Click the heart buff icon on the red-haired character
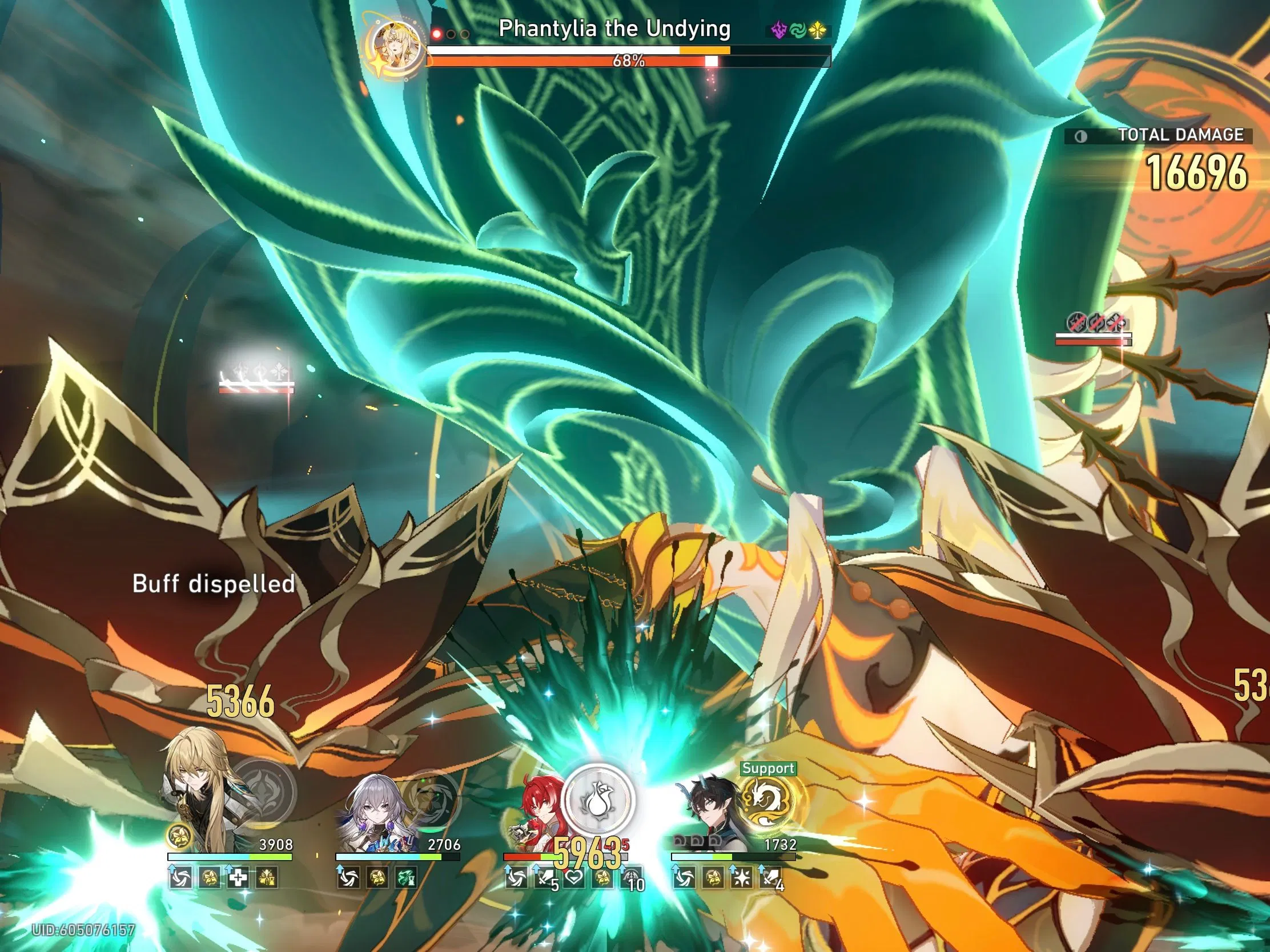Image resolution: width=1270 pixels, height=952 pixels. (574, 878)
